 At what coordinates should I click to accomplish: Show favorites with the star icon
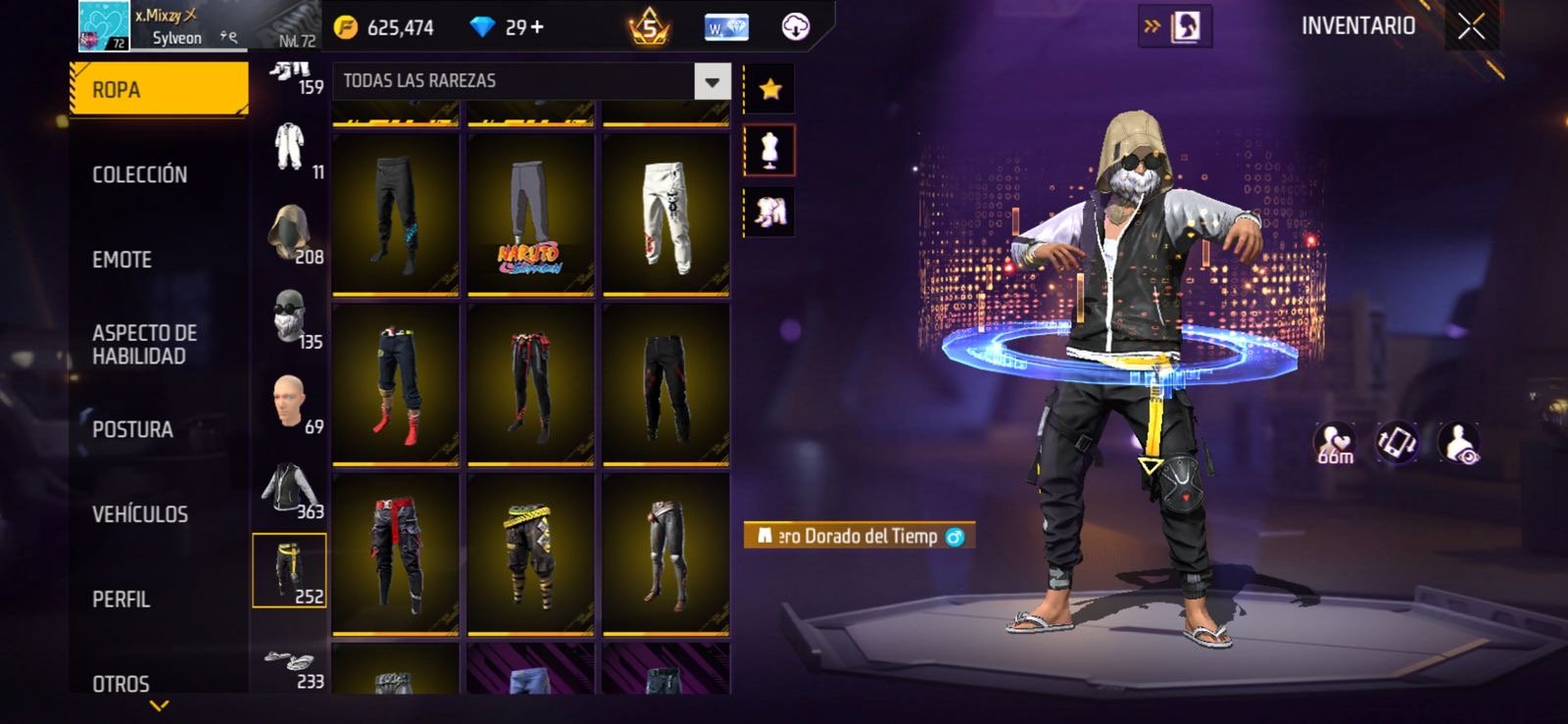pos(770,90)
